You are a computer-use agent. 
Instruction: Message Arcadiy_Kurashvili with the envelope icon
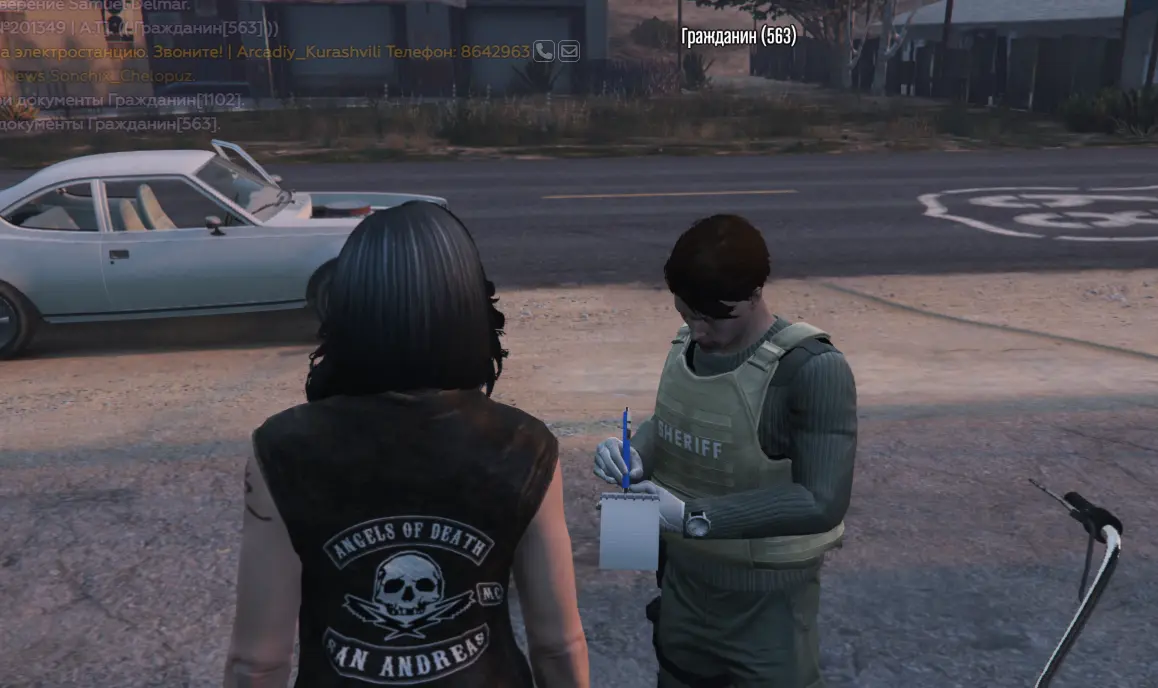pos(569,51)
